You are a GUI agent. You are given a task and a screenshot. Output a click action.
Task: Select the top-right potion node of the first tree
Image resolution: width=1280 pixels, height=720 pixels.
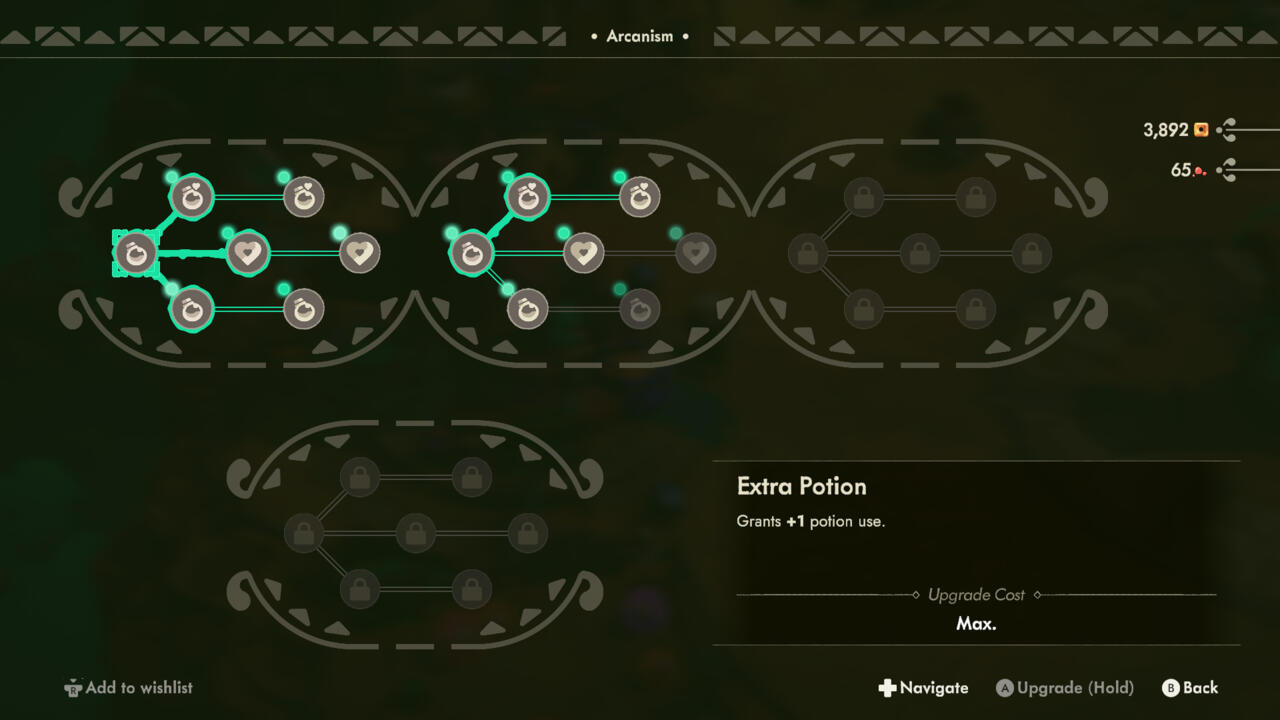(302, 198)
